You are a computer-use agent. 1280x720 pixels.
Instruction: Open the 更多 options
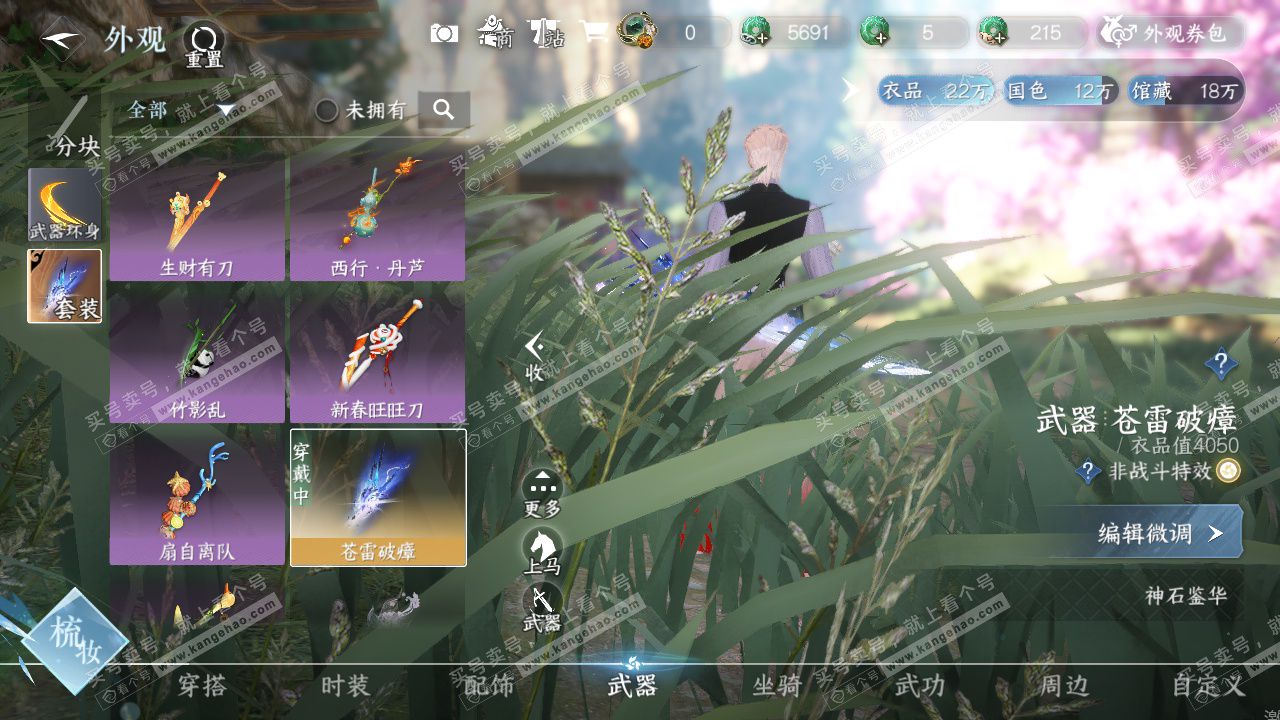point(542,494)
